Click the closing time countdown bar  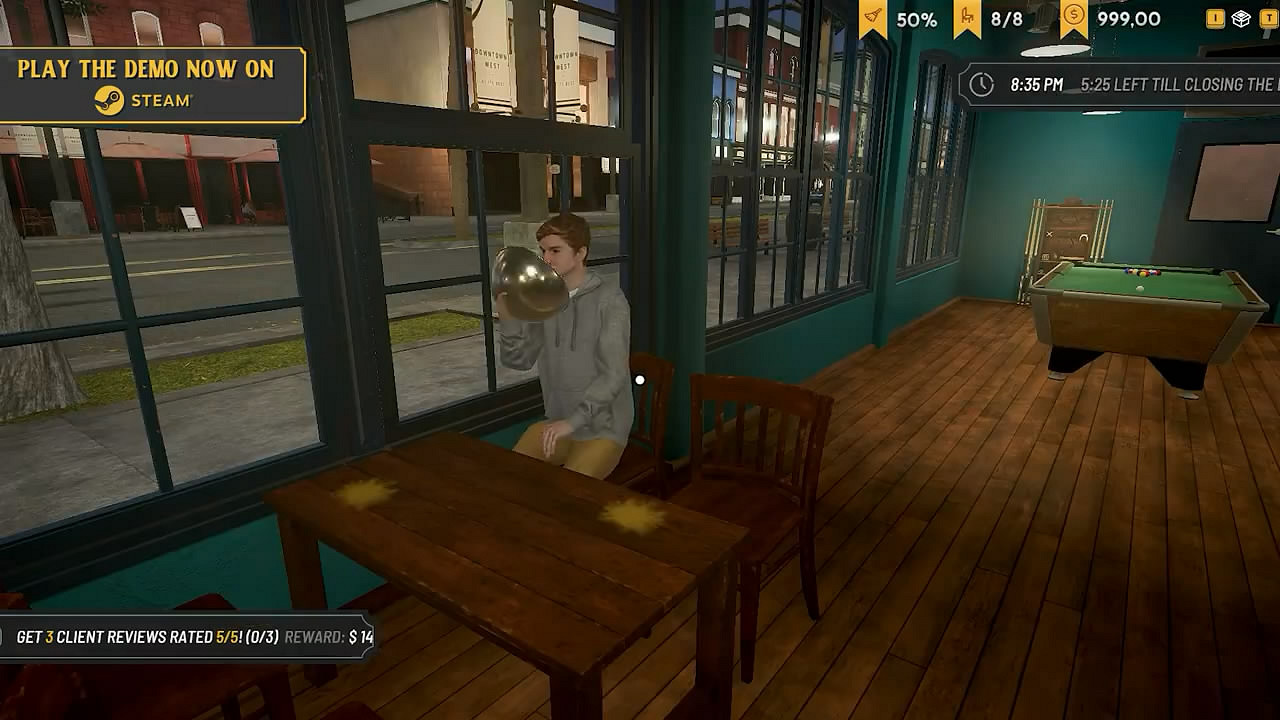coord(1120,85)
